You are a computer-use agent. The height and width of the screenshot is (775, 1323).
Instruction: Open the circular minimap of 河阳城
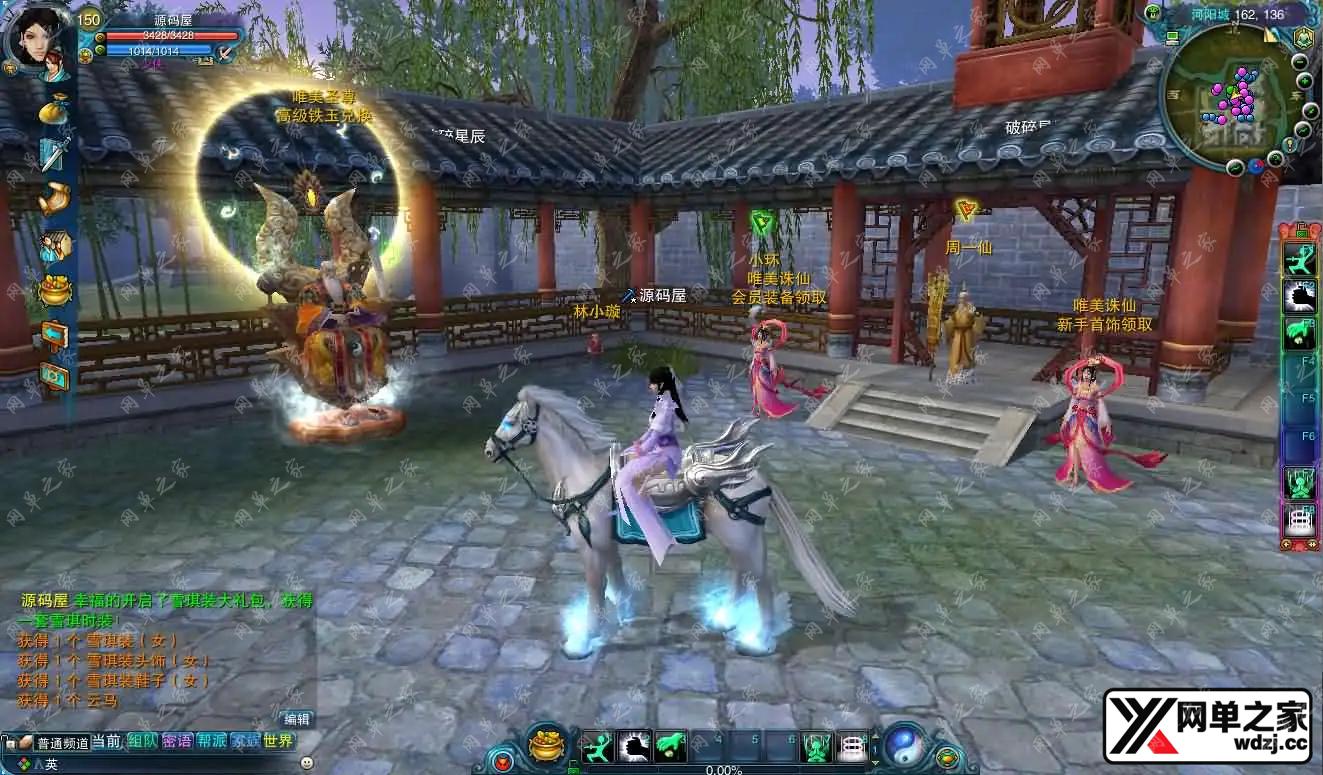coord(1234,96)
